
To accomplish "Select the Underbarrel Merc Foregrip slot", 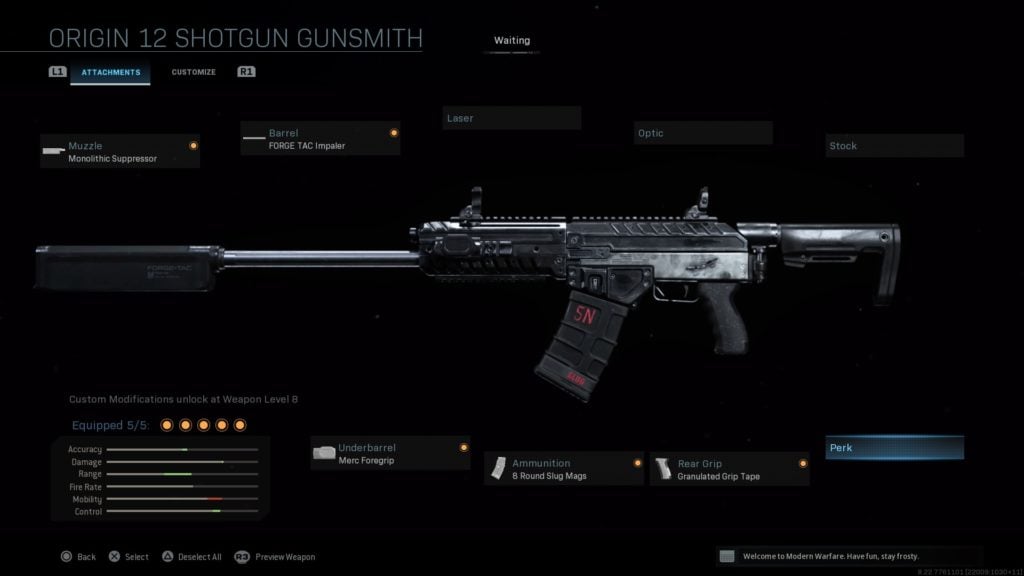I will 390,453.
